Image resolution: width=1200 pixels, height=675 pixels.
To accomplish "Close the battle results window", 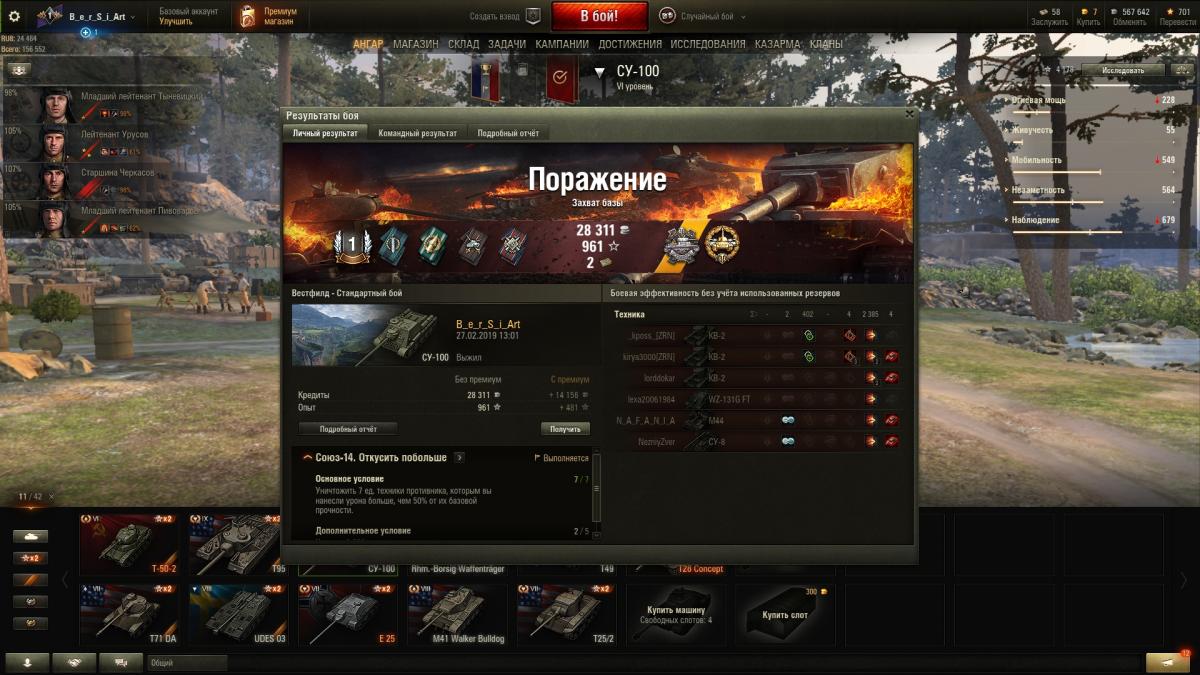I will pos(909,114).
